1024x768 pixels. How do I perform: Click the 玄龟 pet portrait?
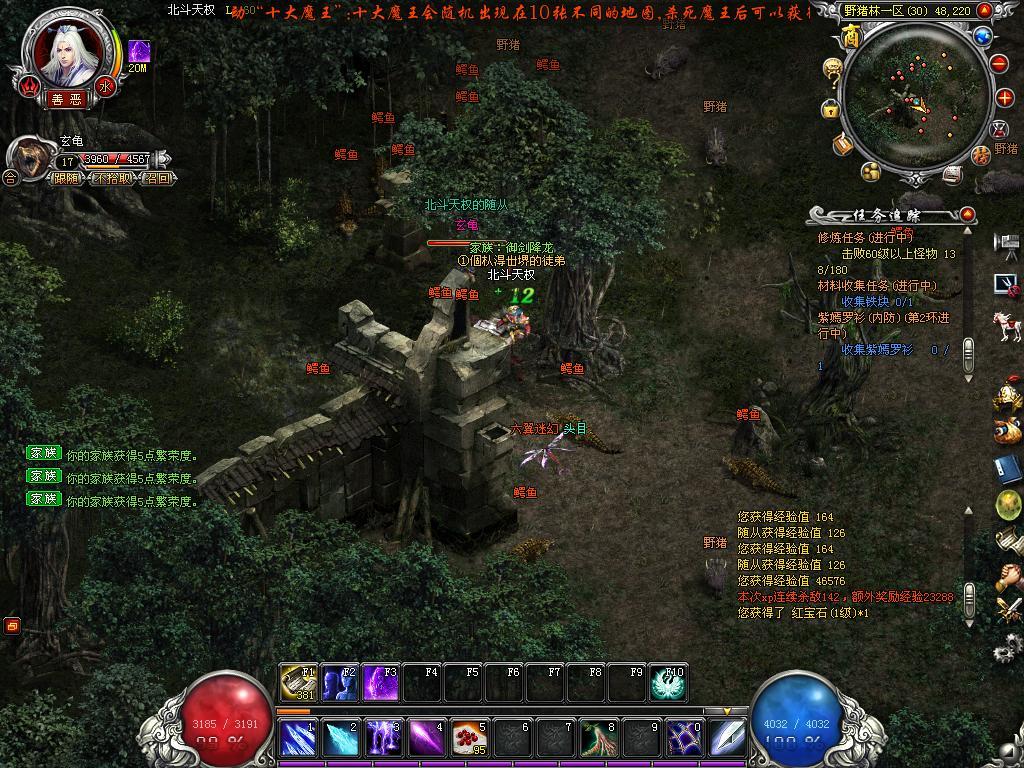(27, 158)
